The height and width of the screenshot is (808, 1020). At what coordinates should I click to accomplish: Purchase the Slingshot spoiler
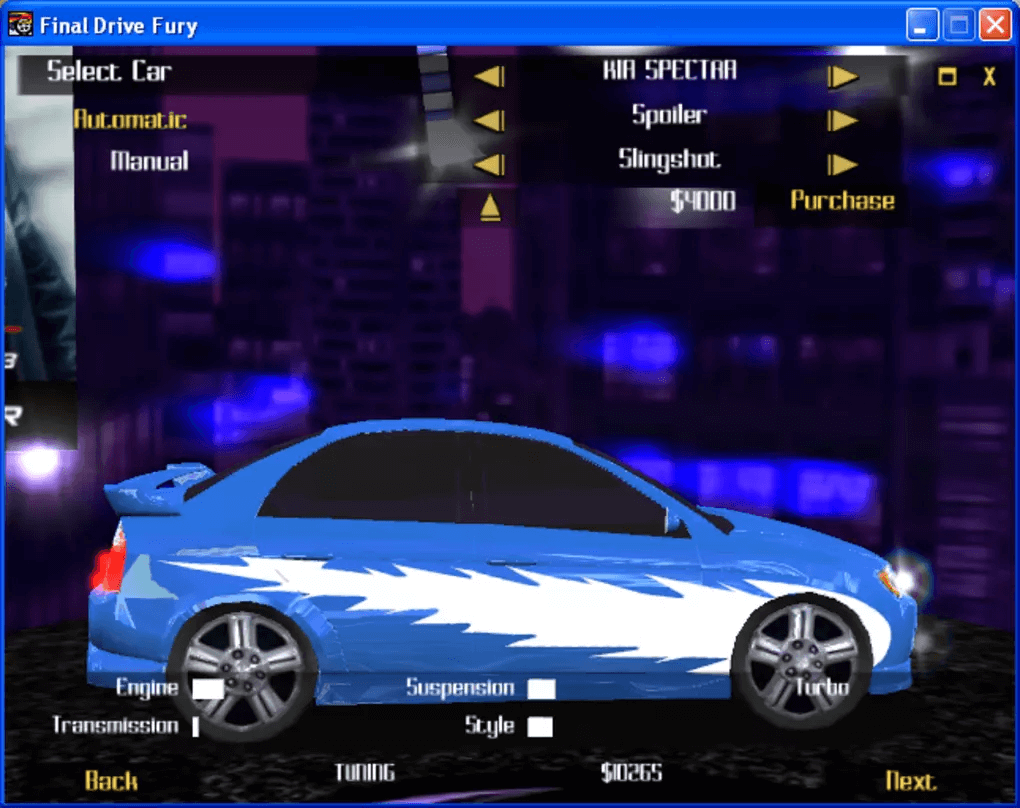pos(842,200)
